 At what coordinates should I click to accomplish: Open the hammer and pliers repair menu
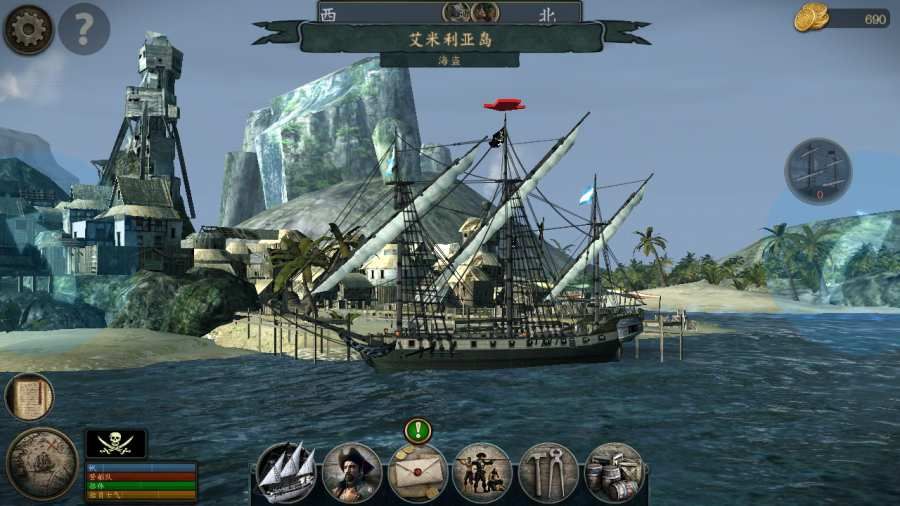548,472
